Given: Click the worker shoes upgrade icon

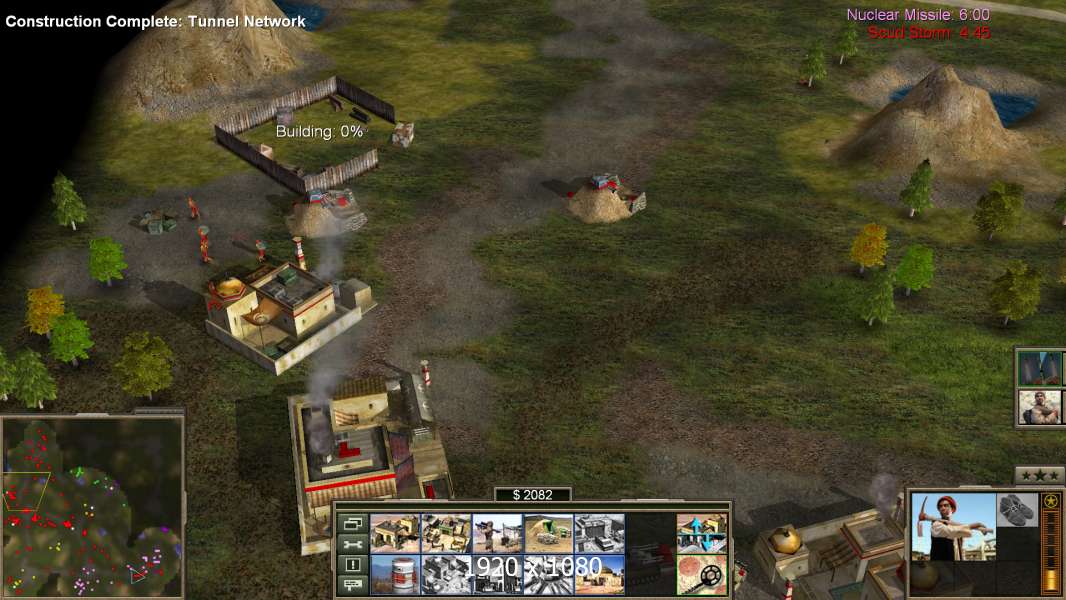Looking at the screenshot, I should pyautogui.click(x=1017, y=508).
